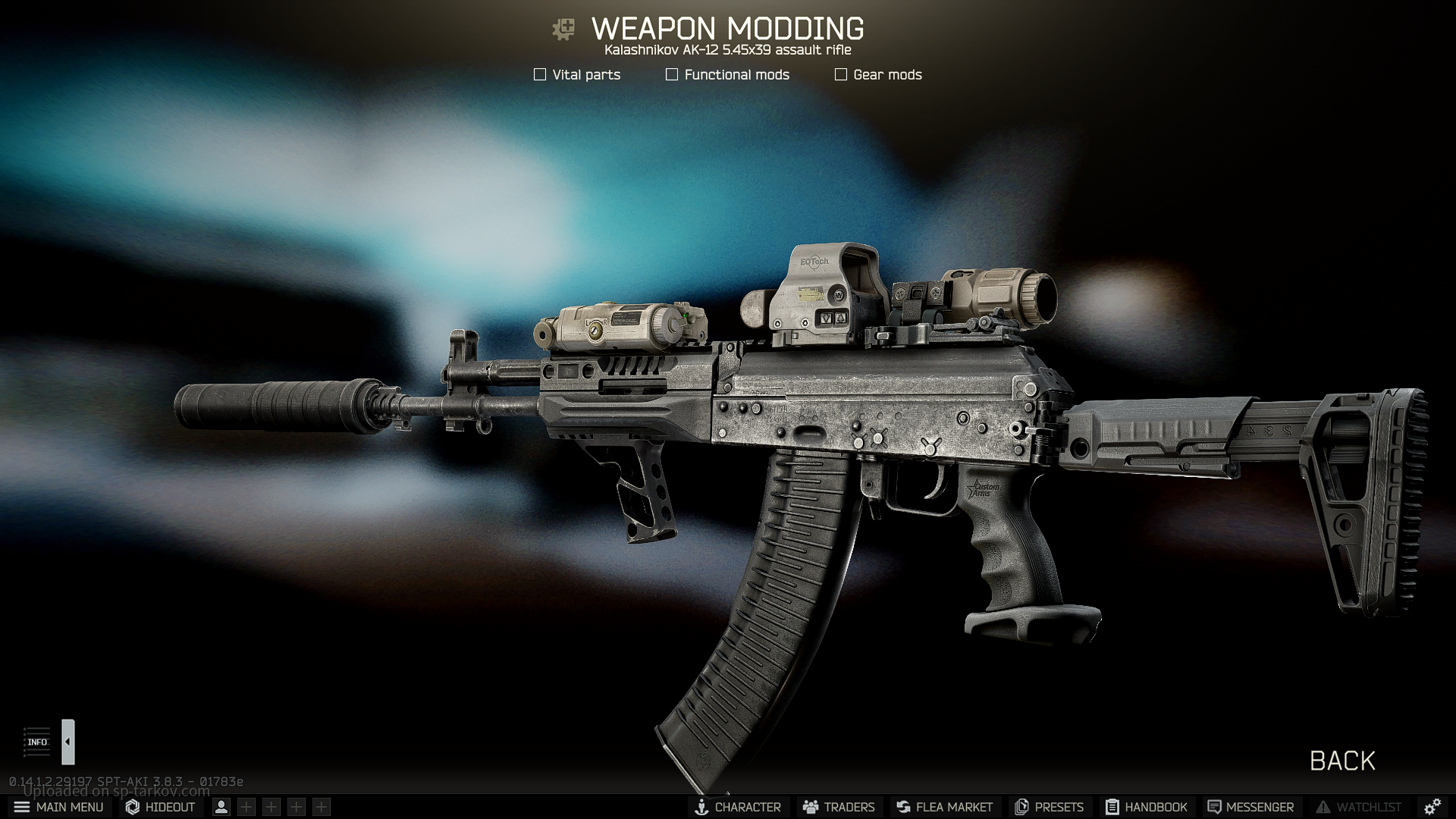Viewport: 1456px width, 819px height.
Task: Open settings via the gear icon
Action: pyautogui.click(x=1432, y=807)
